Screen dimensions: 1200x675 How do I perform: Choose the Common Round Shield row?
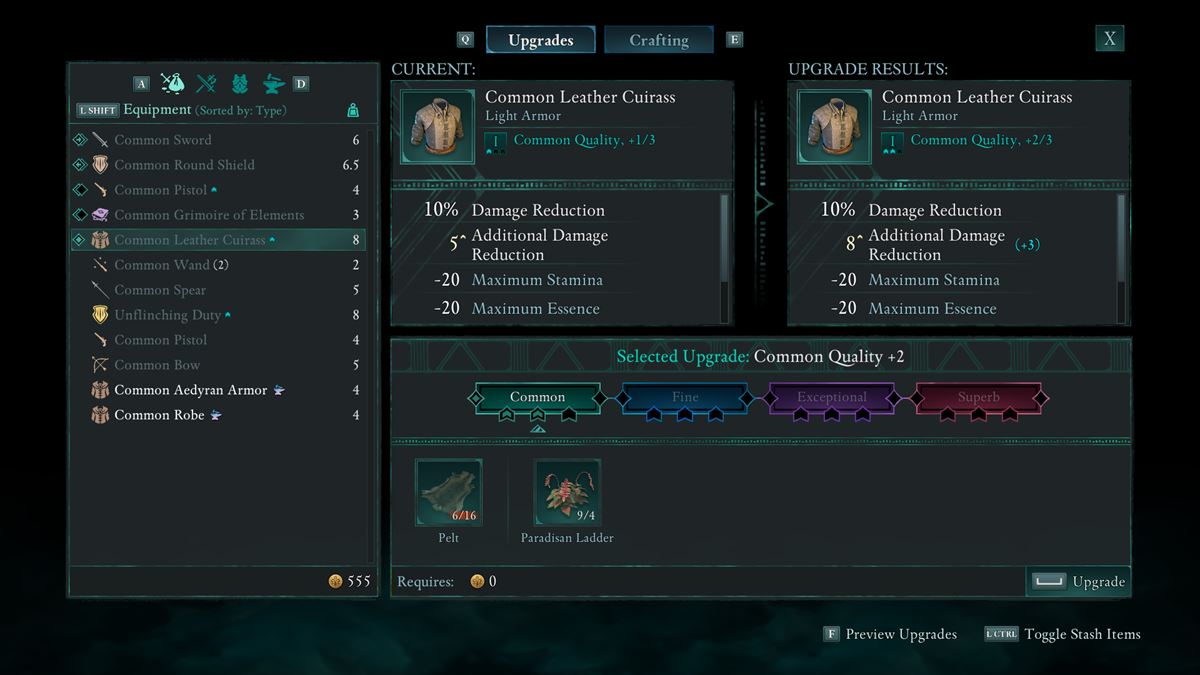[x=184, y=165]
